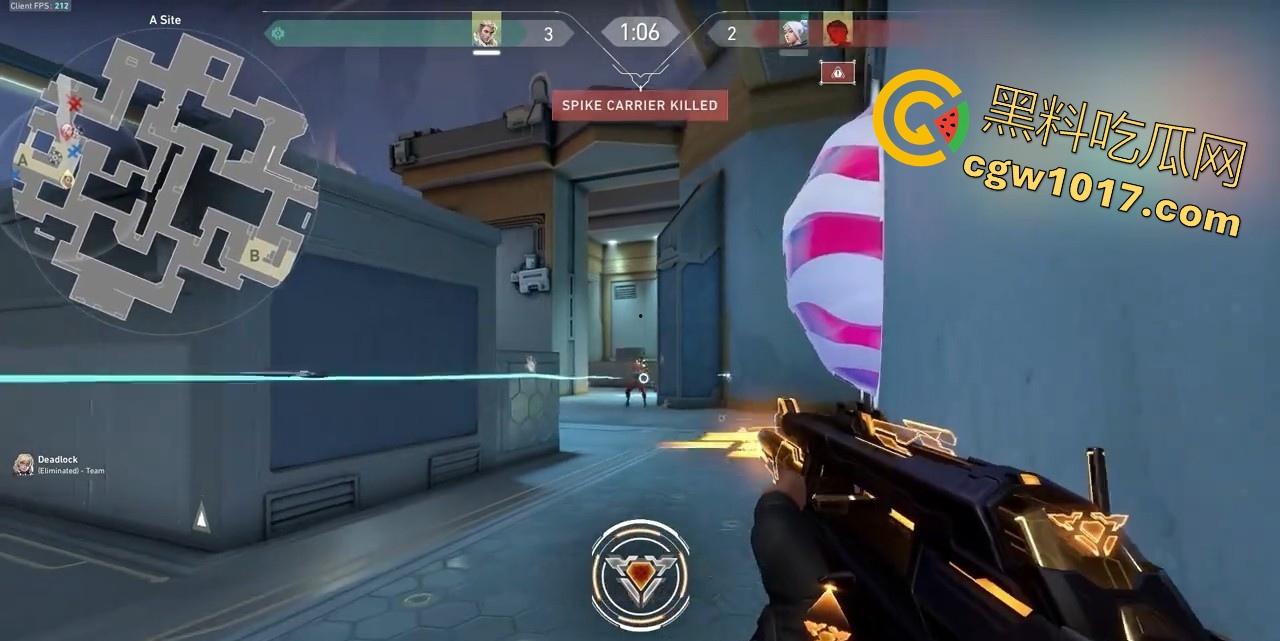Click the teal team emblem in score bar
Viewport: 1280px width, 641px height.
pos(279,33)
